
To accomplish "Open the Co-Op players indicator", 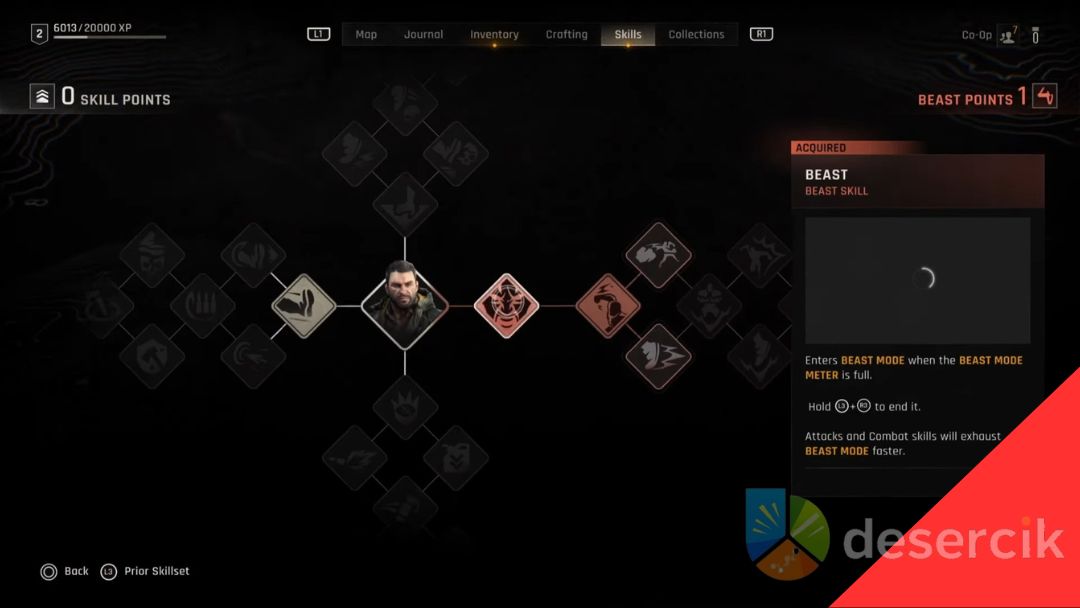I will point(1005,35).
